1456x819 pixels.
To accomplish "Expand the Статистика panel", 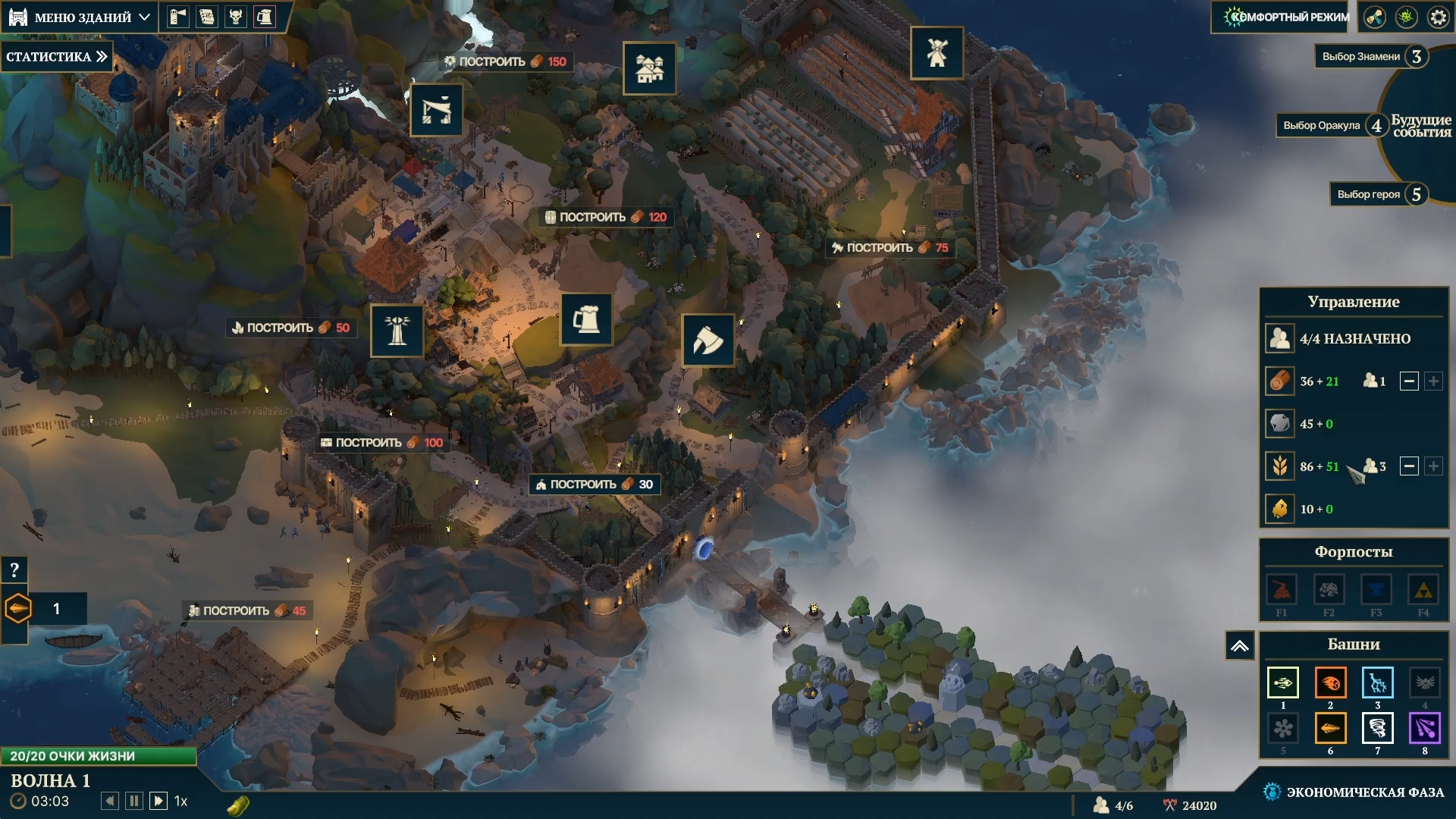I will pyautogui.click(x=57, y=57).
